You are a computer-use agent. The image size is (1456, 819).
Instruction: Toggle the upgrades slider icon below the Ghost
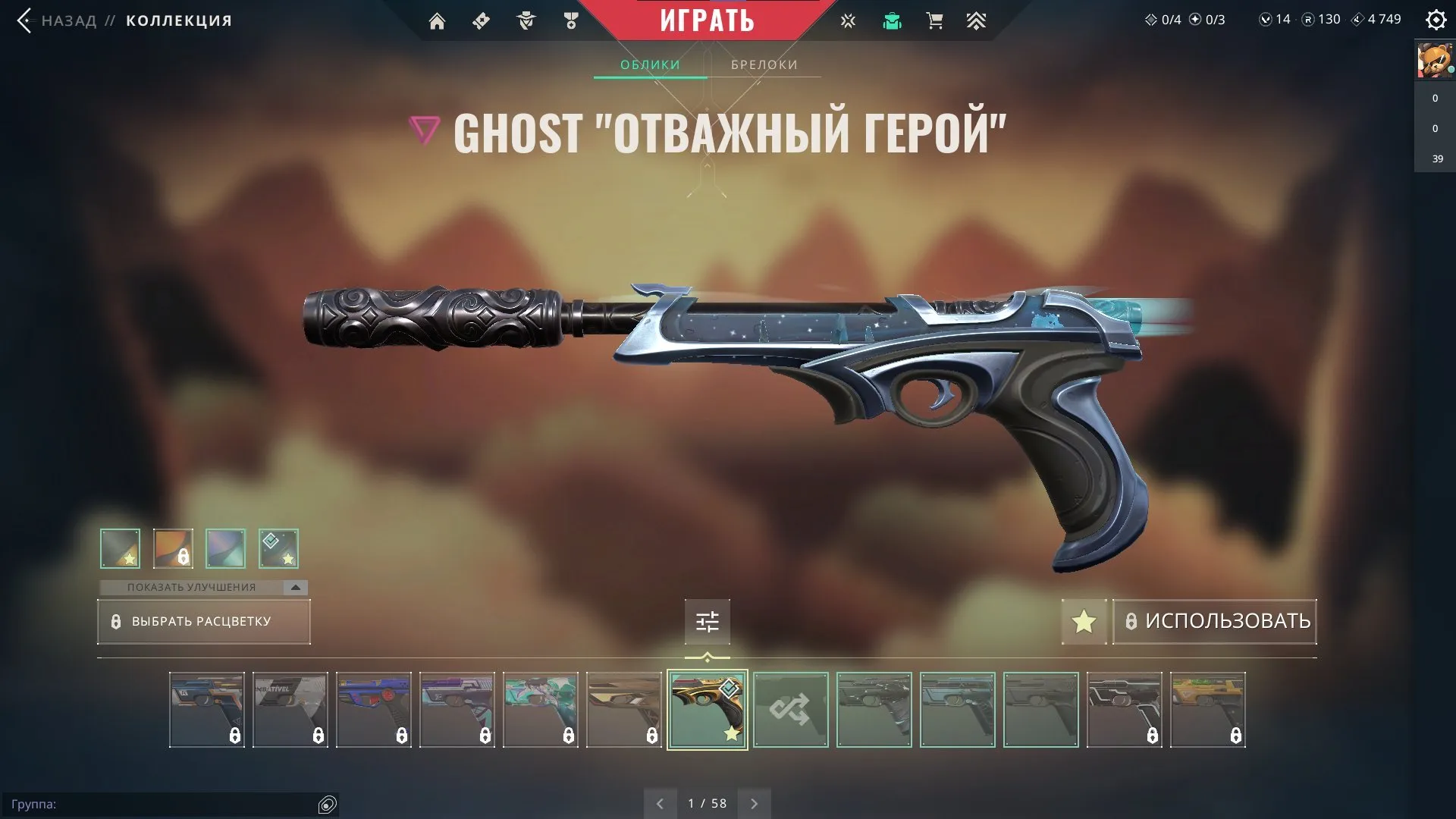click(707, 622)
